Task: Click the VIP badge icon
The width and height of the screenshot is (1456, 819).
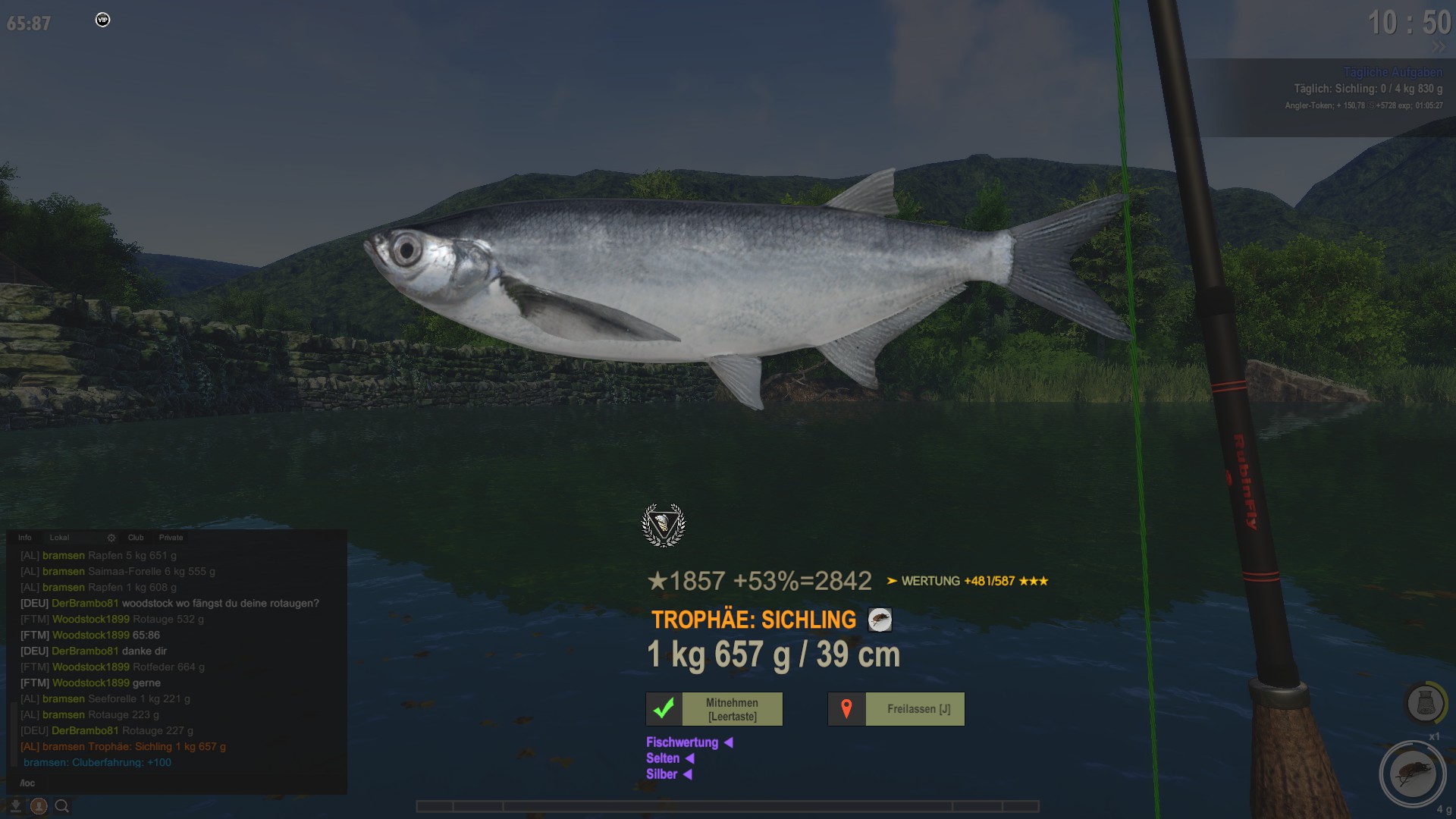Action: 103,20
